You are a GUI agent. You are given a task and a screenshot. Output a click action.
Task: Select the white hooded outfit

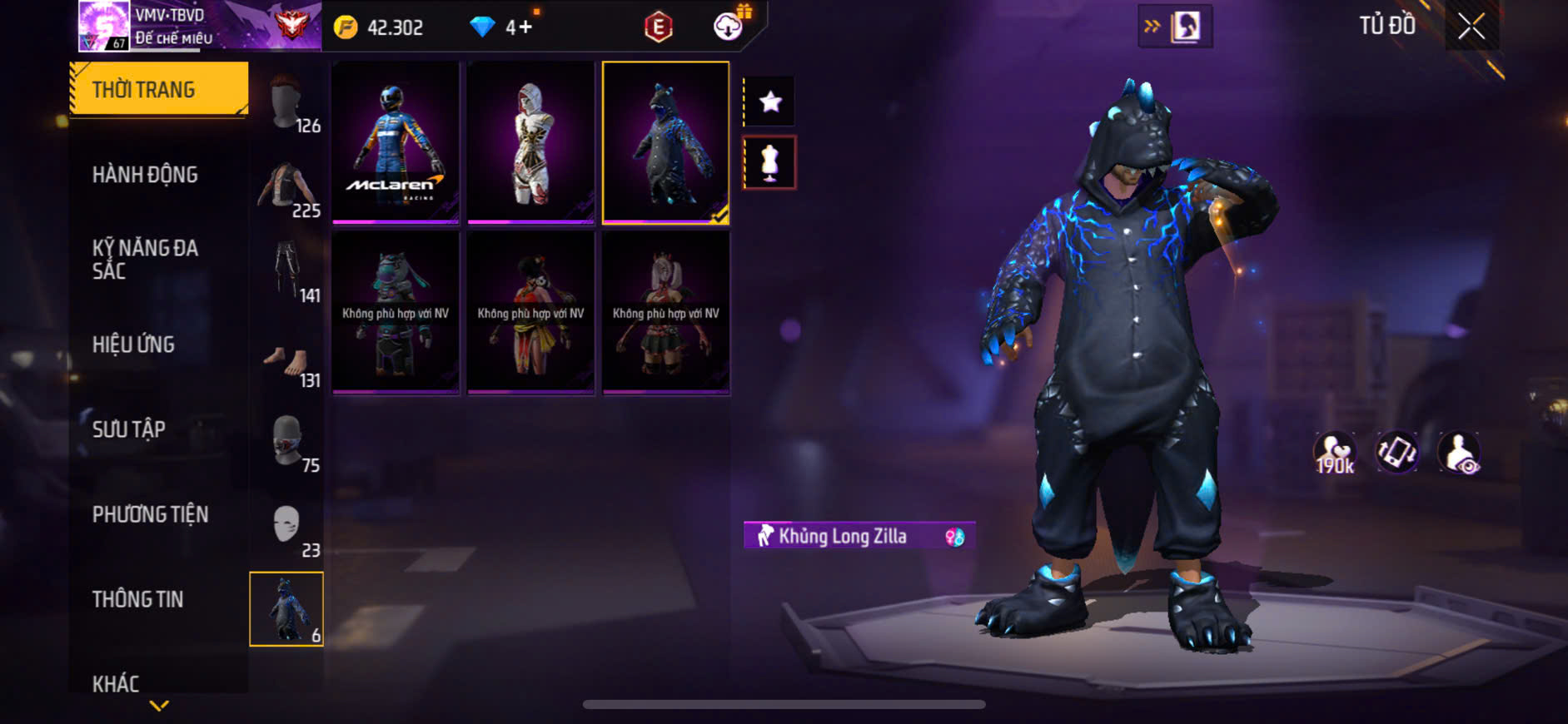(530, 141)
